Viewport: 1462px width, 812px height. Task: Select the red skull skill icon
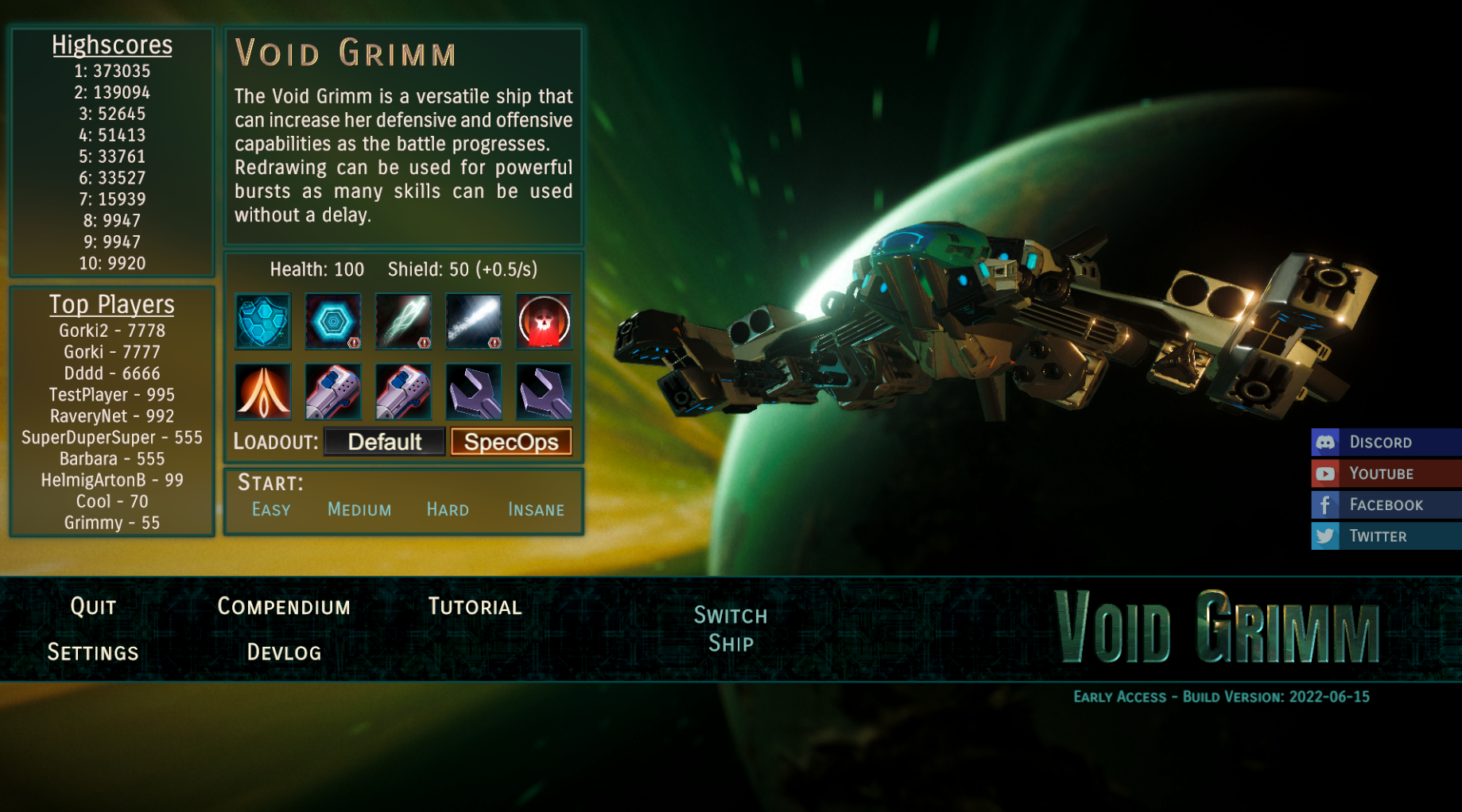pos(544,322)
